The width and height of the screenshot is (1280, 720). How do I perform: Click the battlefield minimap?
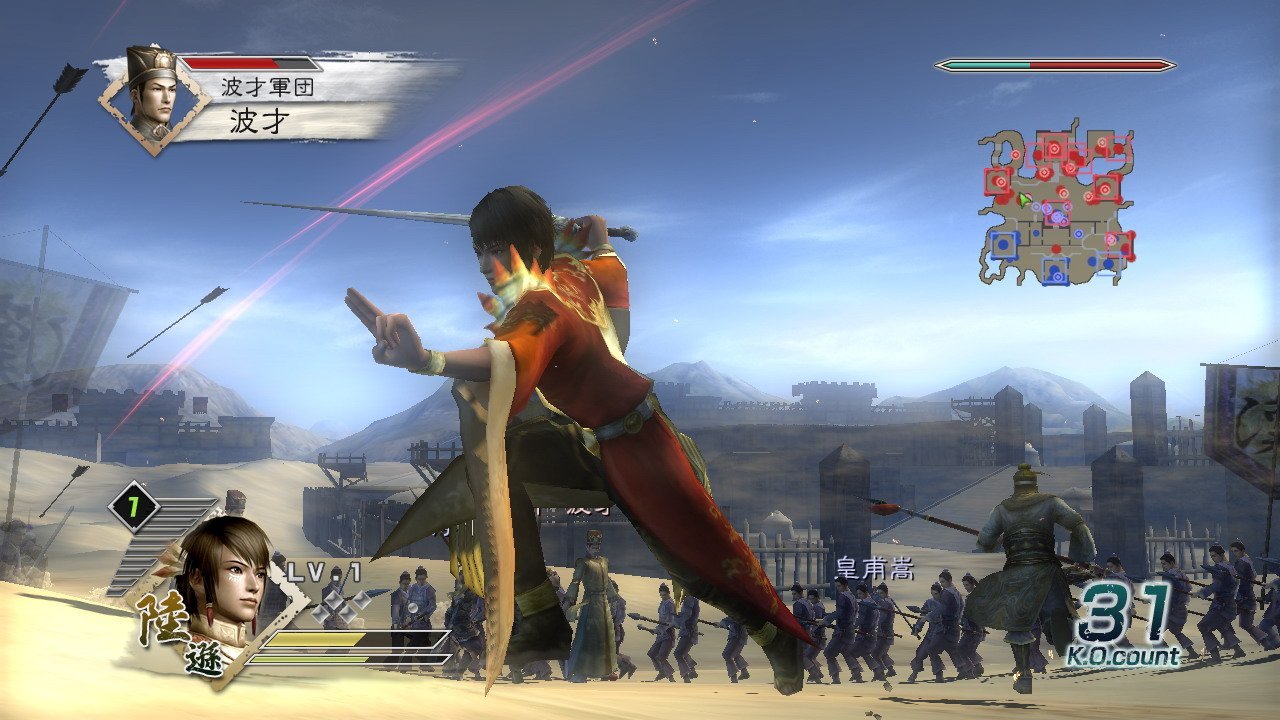pyautogui.click(x=1057, y=205)
